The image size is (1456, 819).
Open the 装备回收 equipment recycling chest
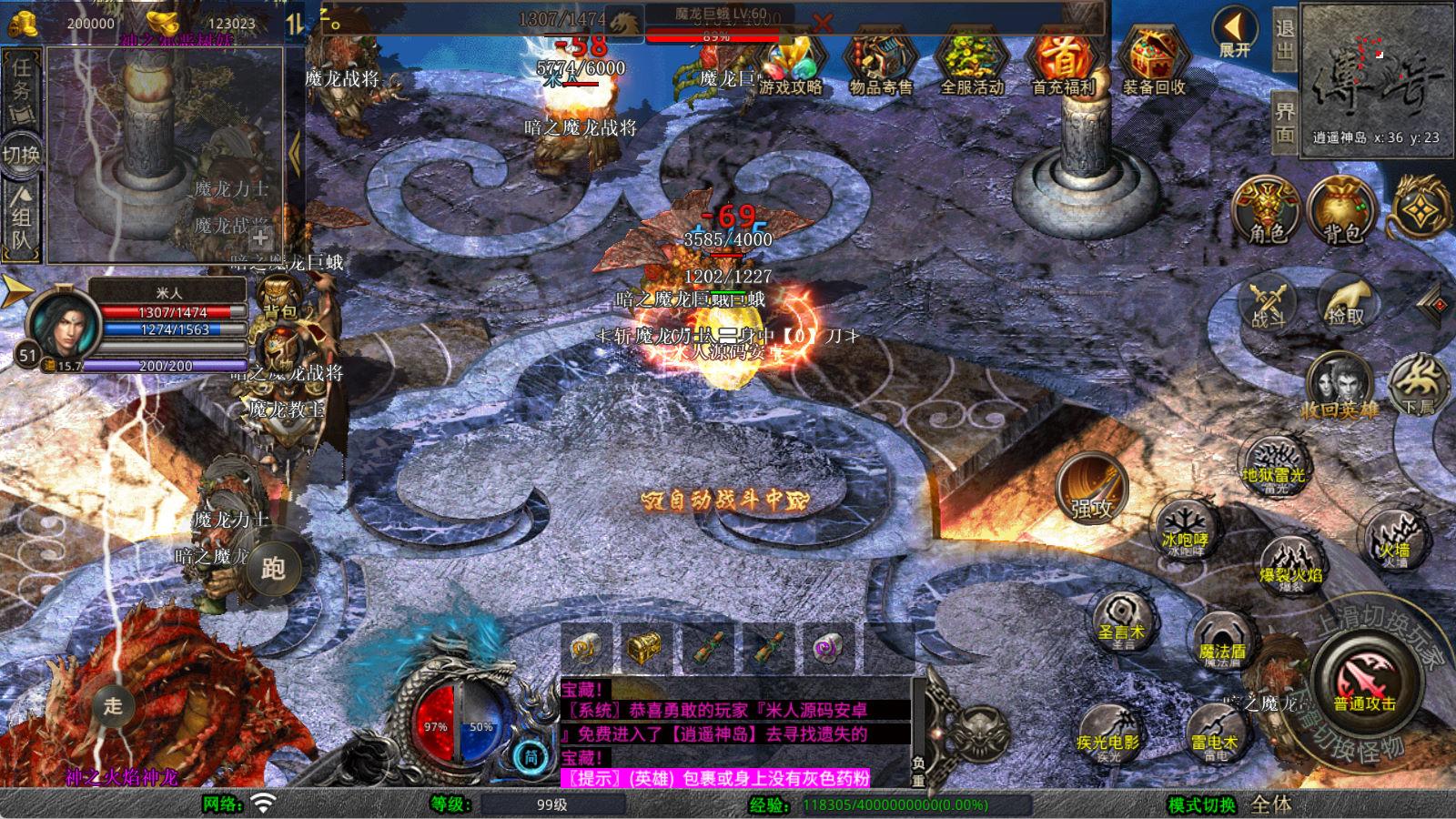(x=1153, y=62)
